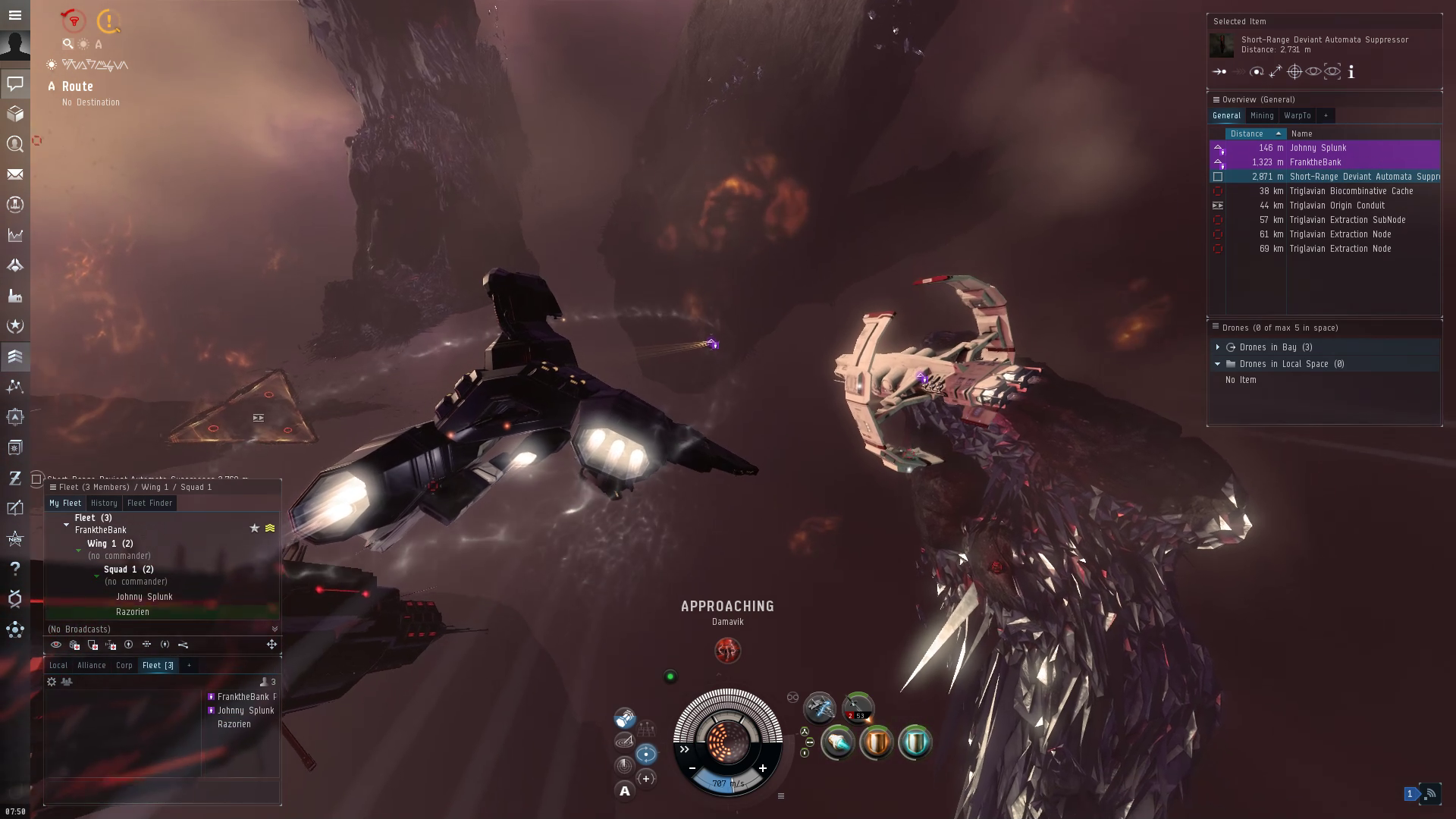
Task: Increase ship speed with plus button
Action: tap(762, 768)
